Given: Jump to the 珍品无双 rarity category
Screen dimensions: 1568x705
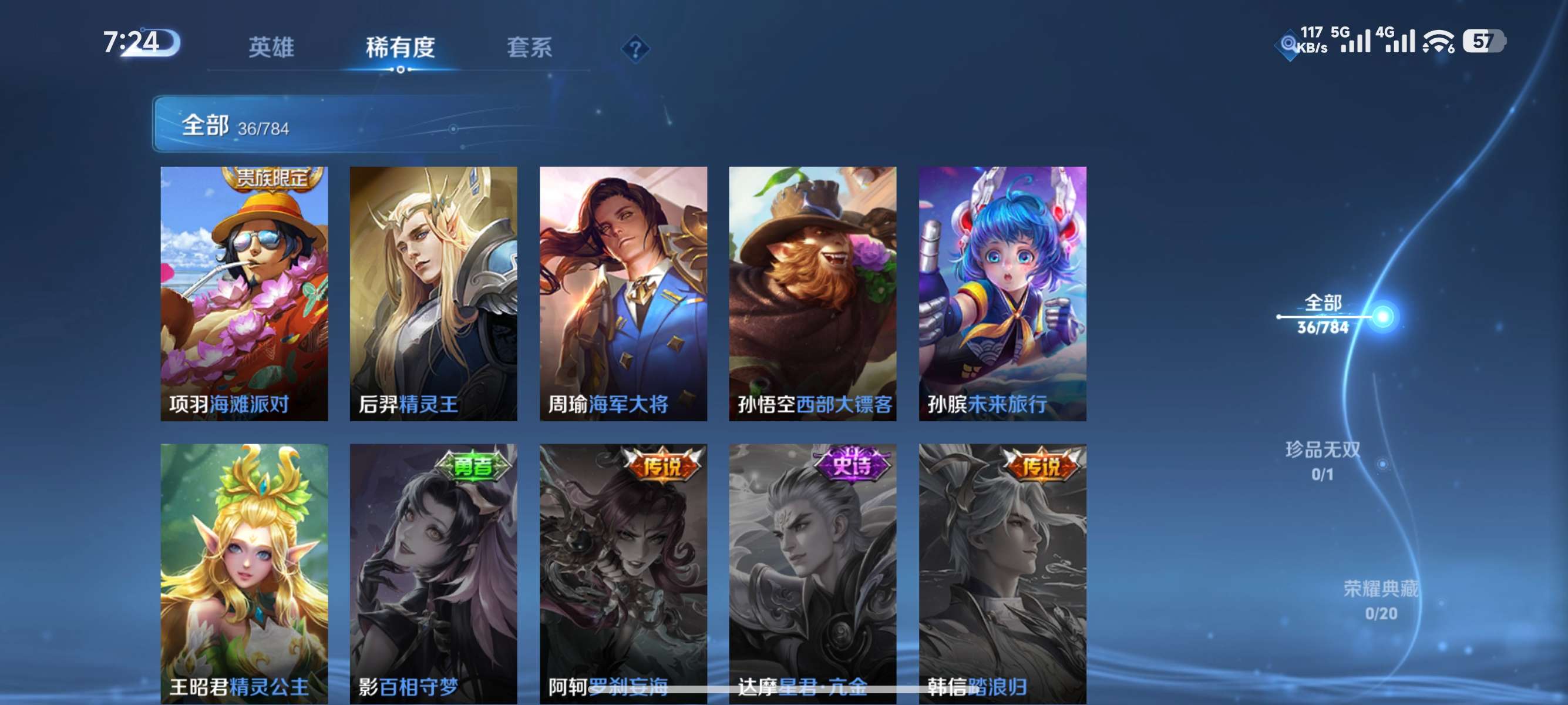Looking at the screenshot, I should 1322,460.
